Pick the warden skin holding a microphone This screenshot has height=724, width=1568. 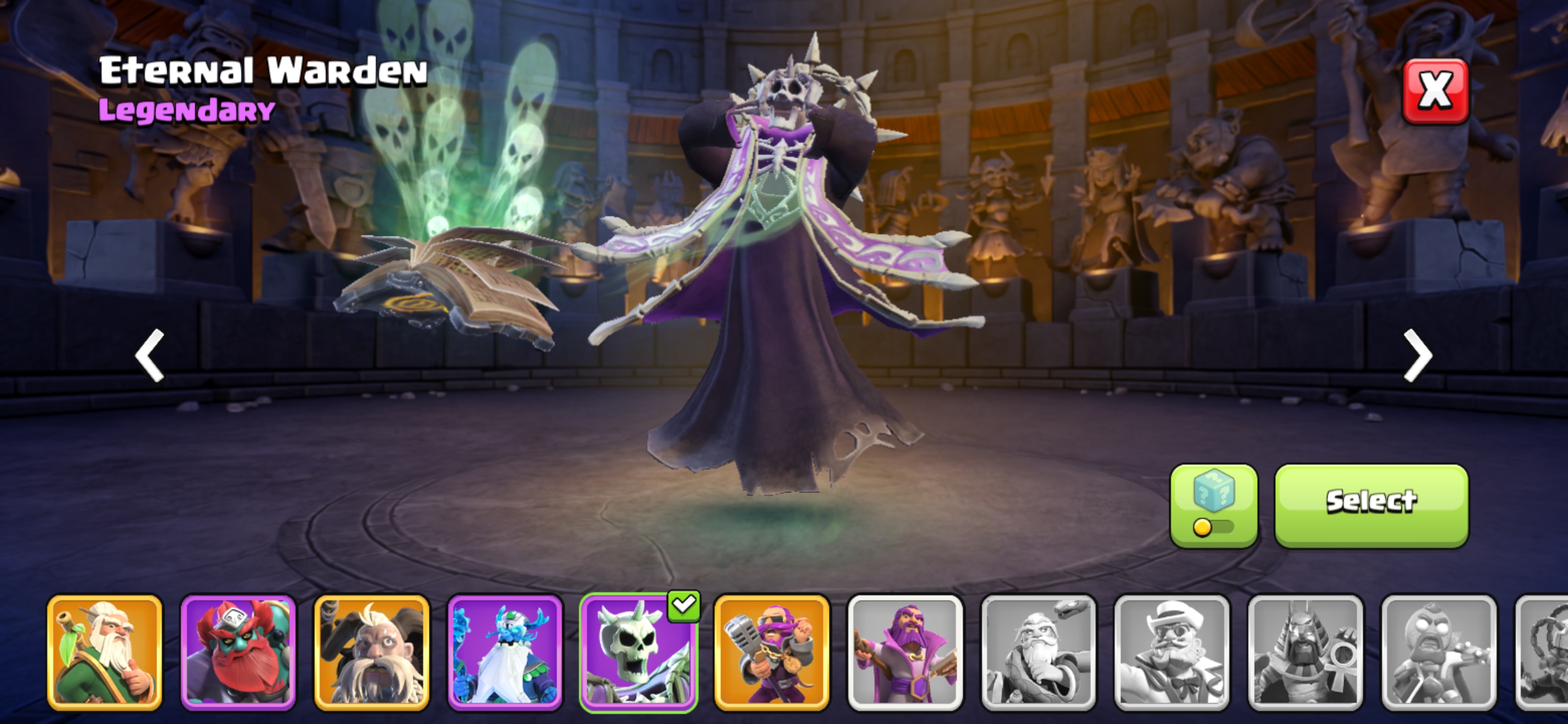pos(771,652)
